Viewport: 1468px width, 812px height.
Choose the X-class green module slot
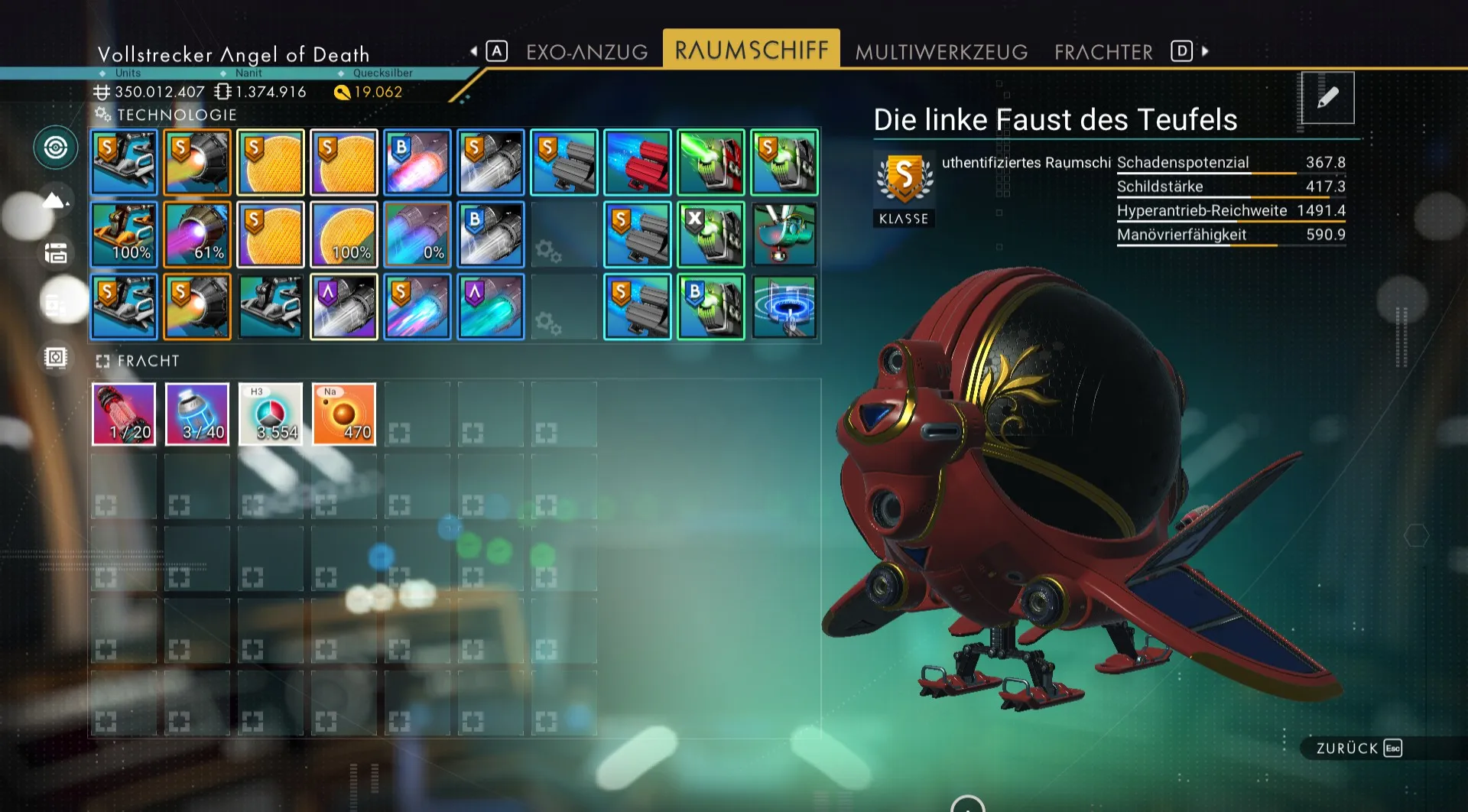711,235
